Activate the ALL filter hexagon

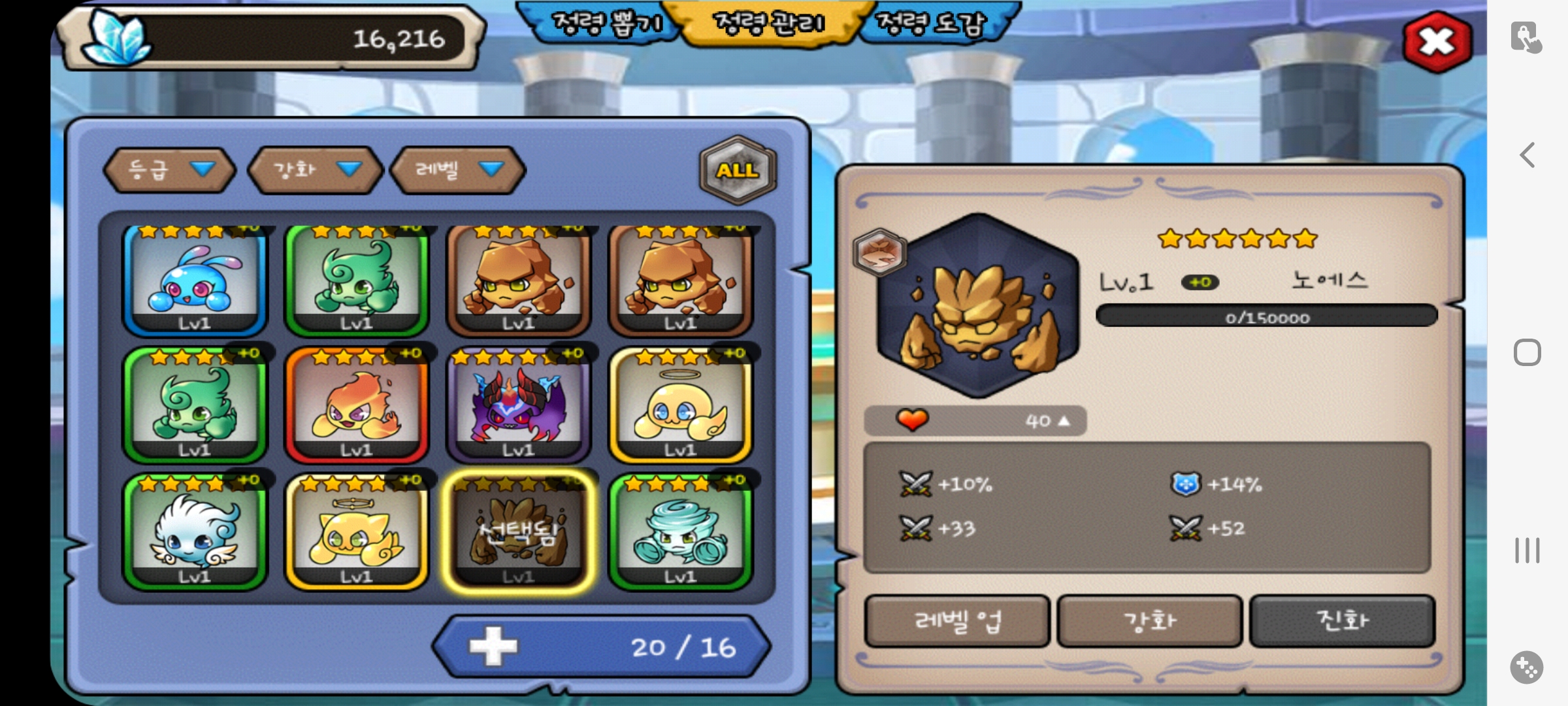[x=738, y=170]
